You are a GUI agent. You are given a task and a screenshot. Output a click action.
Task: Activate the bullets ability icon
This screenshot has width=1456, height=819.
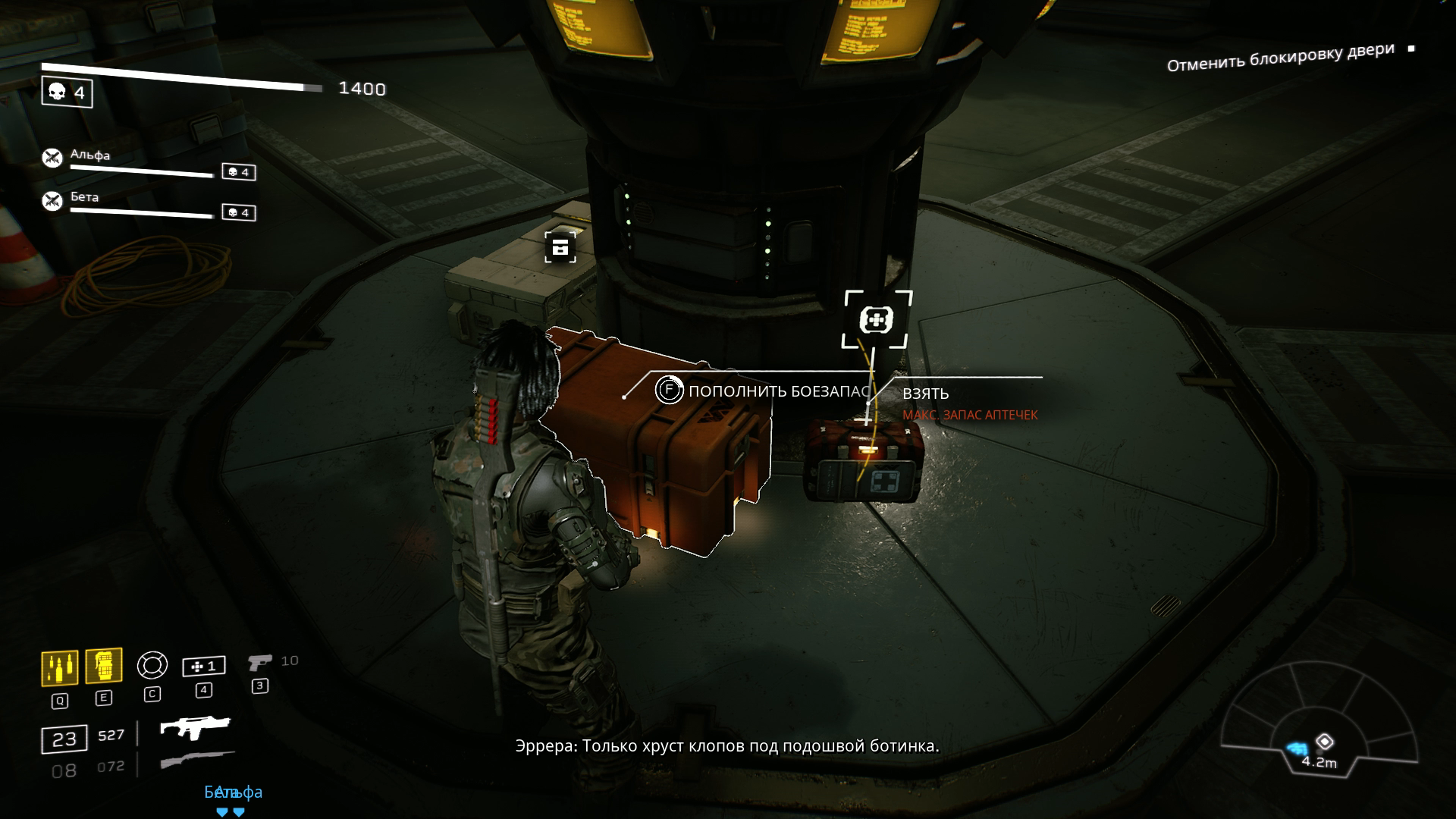click(x=59, y=669)
